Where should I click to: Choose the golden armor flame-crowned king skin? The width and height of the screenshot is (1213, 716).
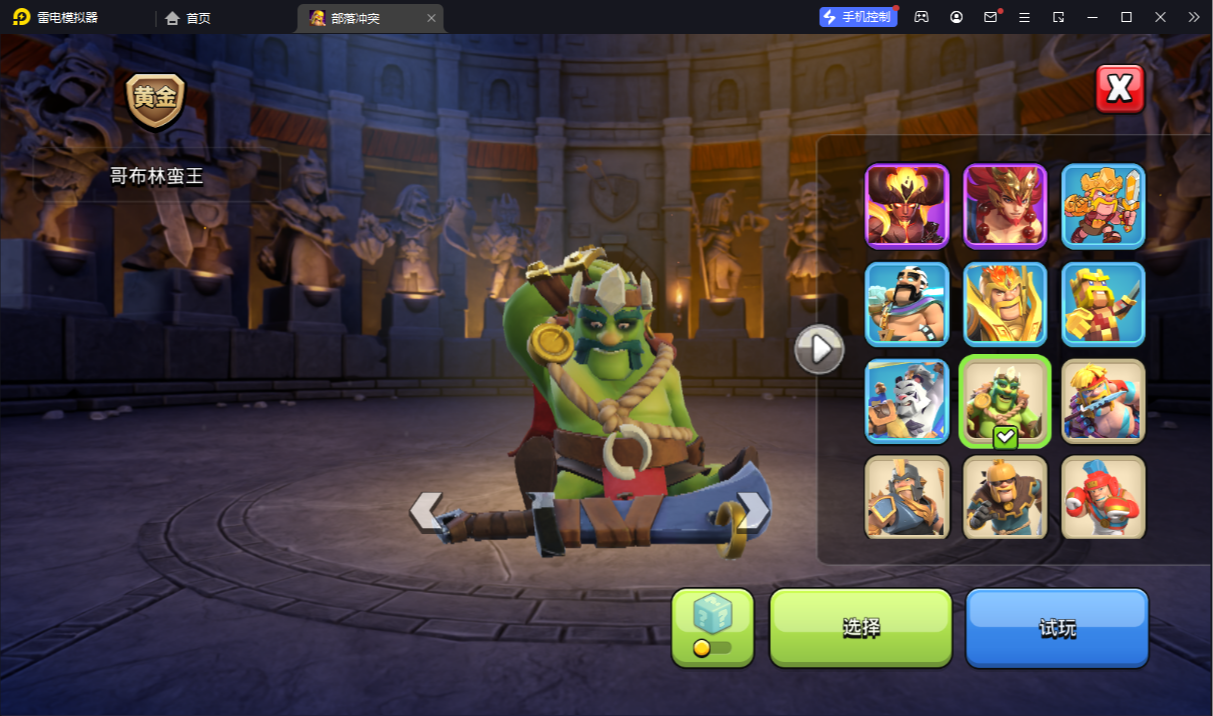(x=1005, y=304)
